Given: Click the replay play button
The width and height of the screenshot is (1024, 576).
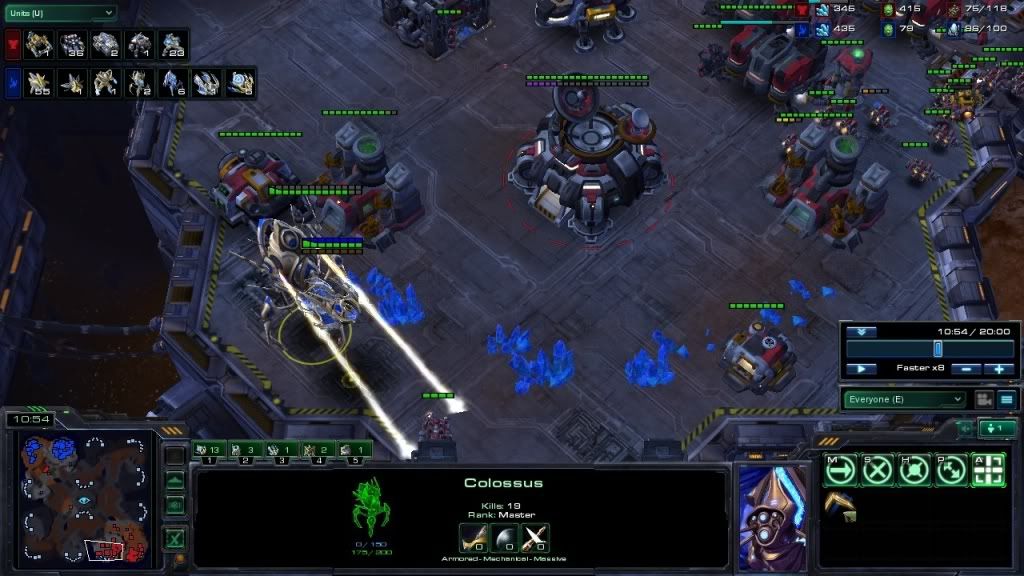Looking at the screenshot, I should tap(861, 369).
